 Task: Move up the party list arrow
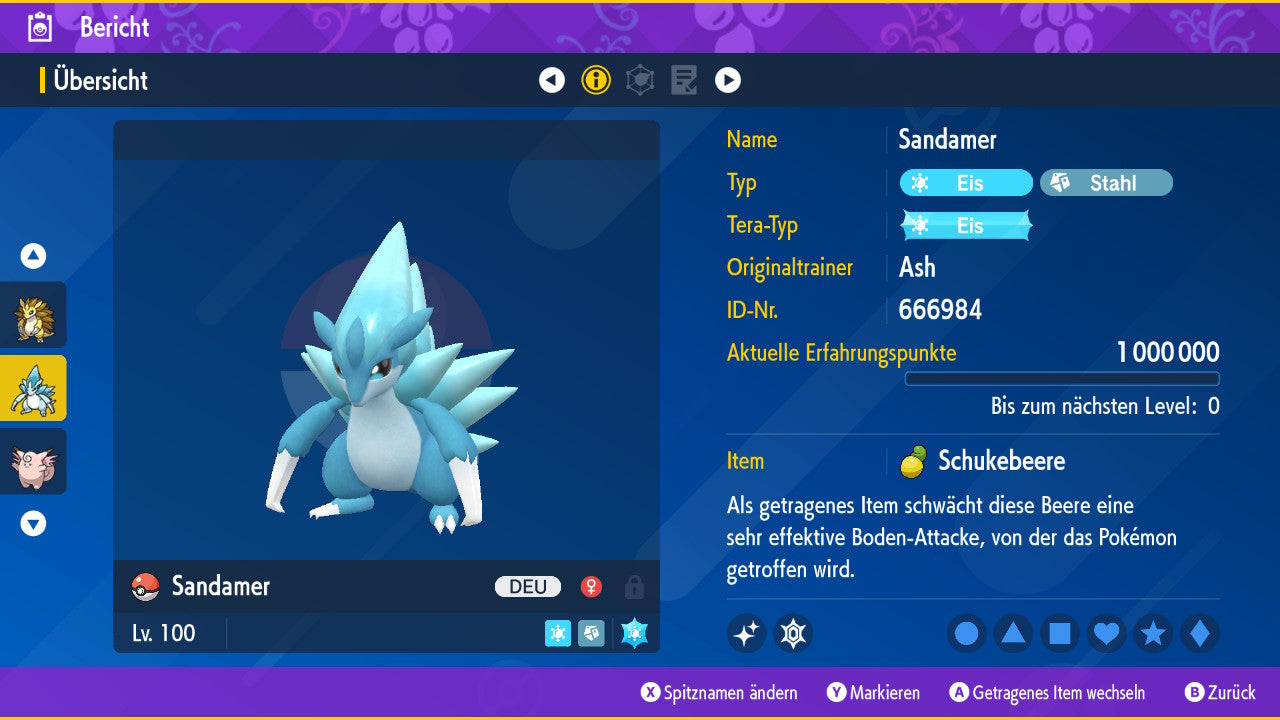coord(33,256)
